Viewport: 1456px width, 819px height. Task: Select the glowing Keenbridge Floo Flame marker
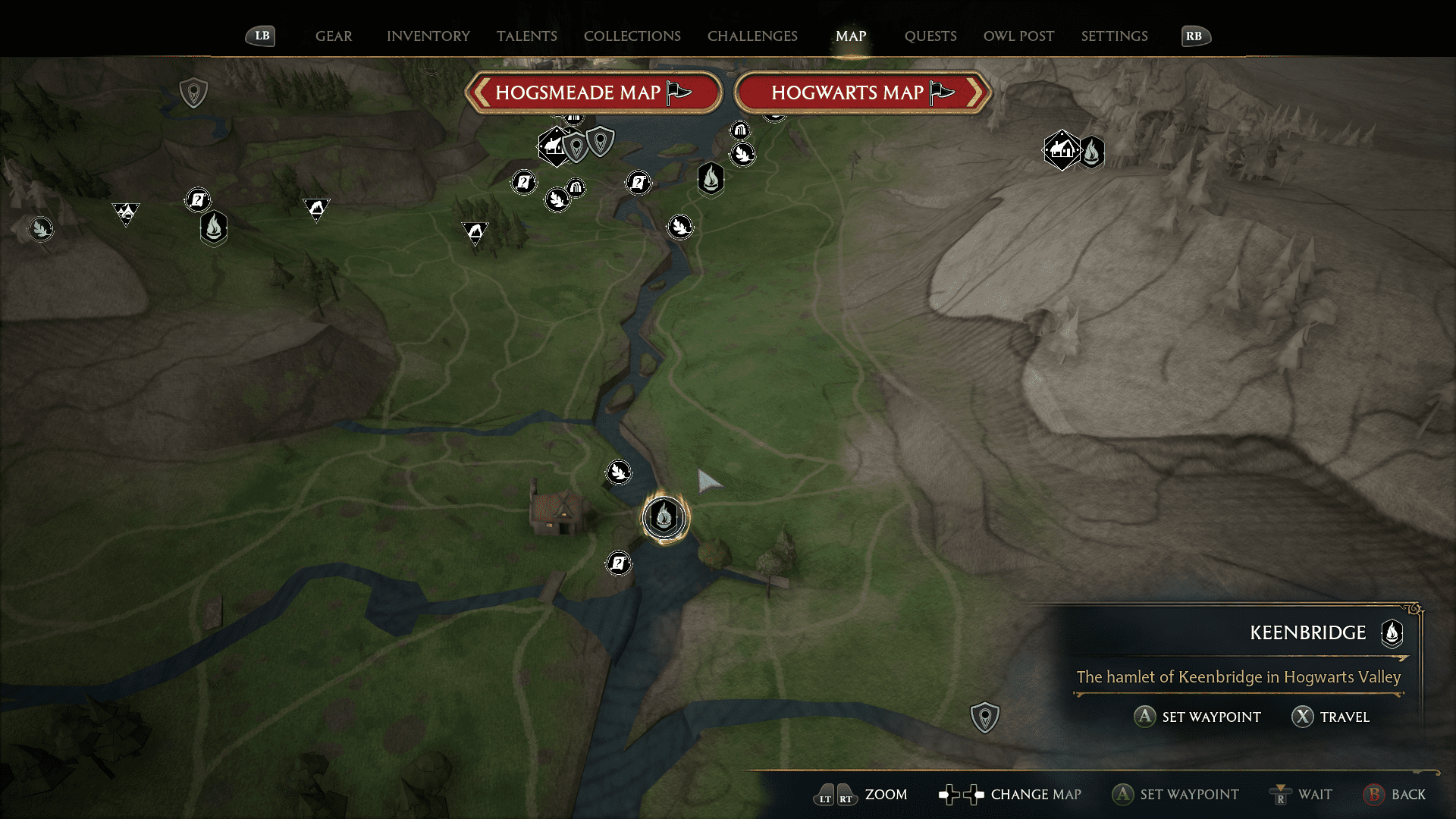664,518
